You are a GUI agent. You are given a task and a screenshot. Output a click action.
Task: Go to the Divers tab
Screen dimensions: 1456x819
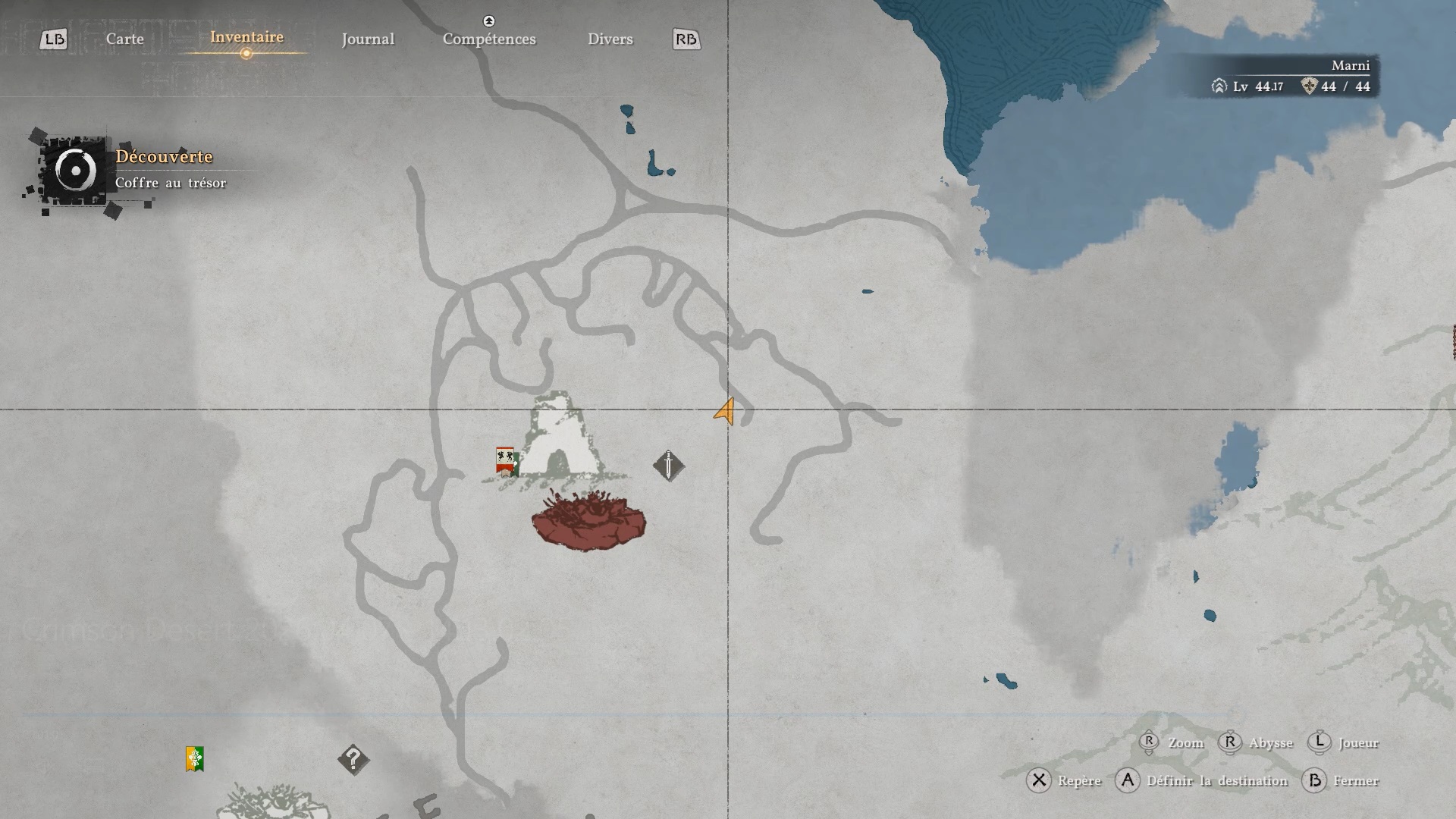click(610, 39)
